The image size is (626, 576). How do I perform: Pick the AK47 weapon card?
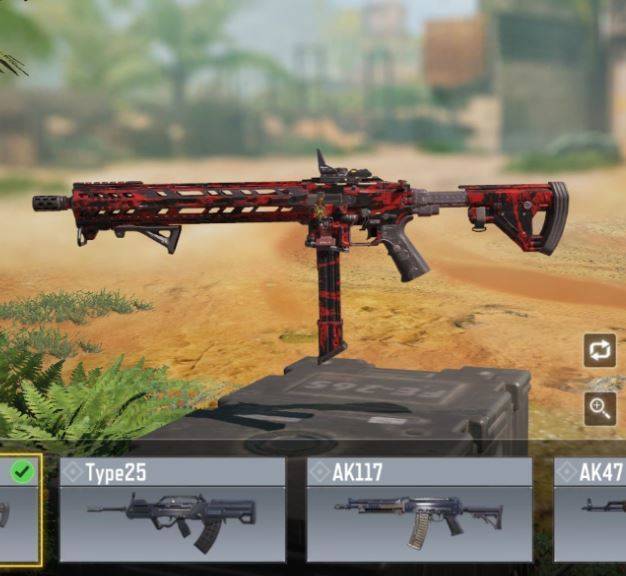(x=592, y=510)
